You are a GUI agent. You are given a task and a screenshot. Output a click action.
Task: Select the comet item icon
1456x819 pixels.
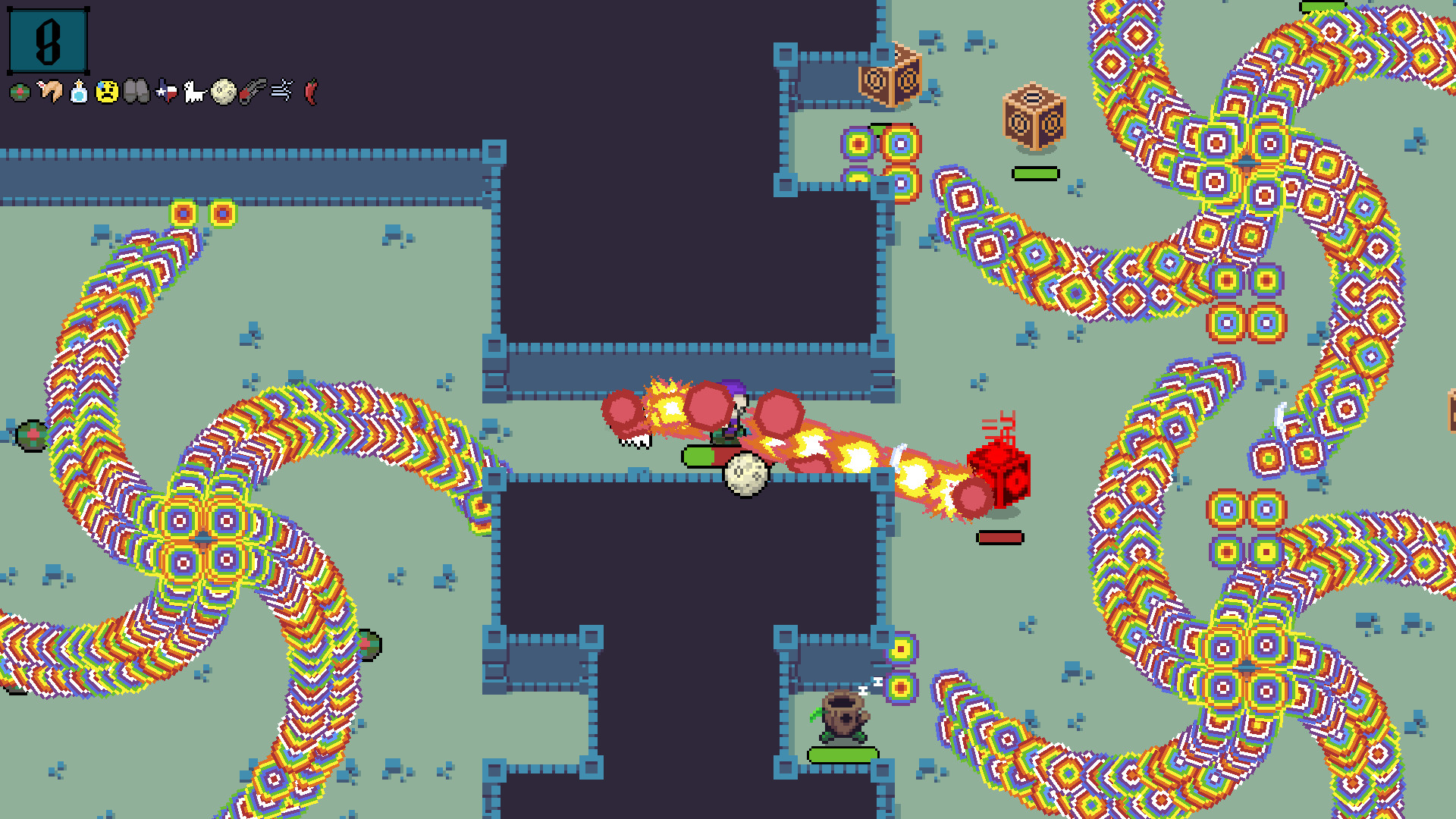[251, 93]
